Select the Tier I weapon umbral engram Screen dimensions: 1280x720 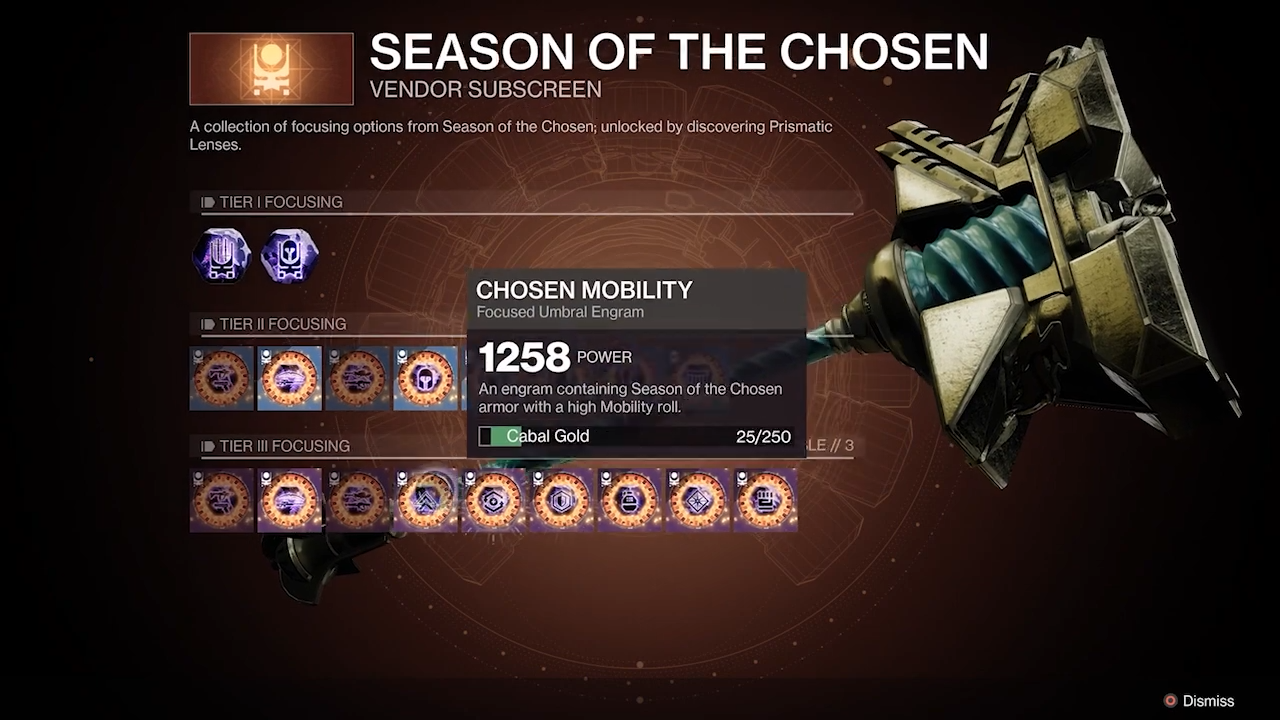pyautogui.click(x=221, y=256)
